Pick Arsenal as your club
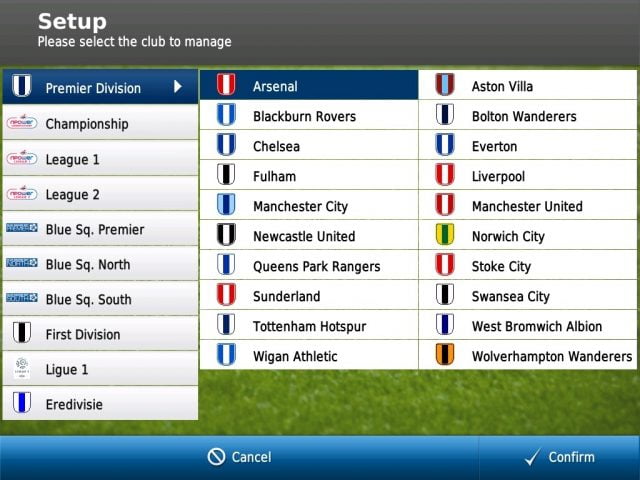 pos(308,86)
